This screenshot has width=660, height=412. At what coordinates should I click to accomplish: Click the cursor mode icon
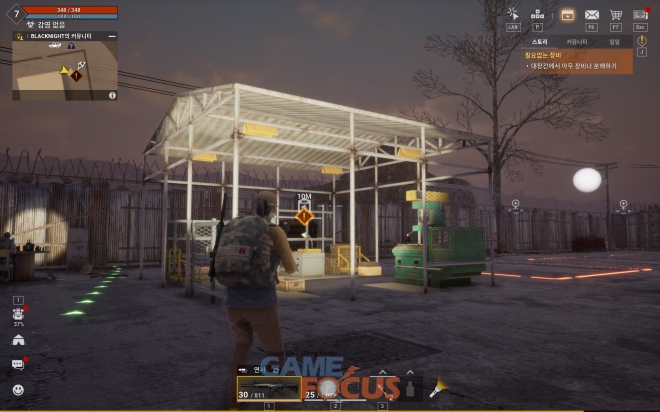(x=513, y=14)
